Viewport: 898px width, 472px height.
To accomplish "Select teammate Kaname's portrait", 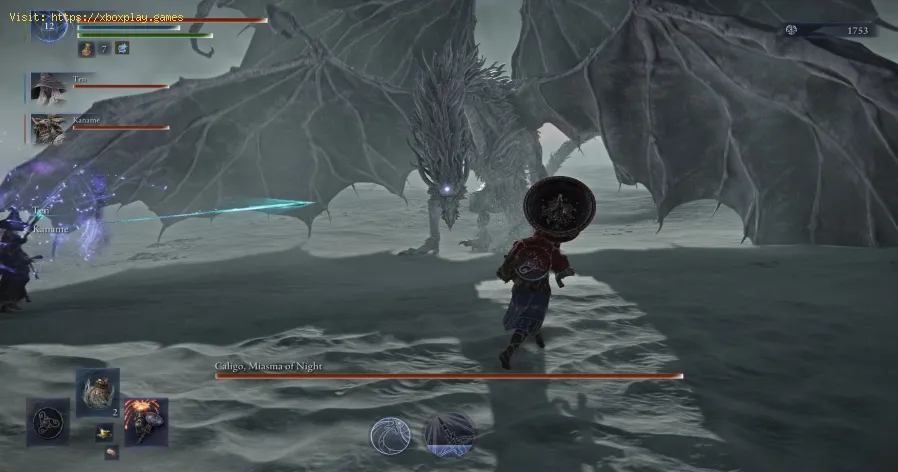I will tap(47, 128).
